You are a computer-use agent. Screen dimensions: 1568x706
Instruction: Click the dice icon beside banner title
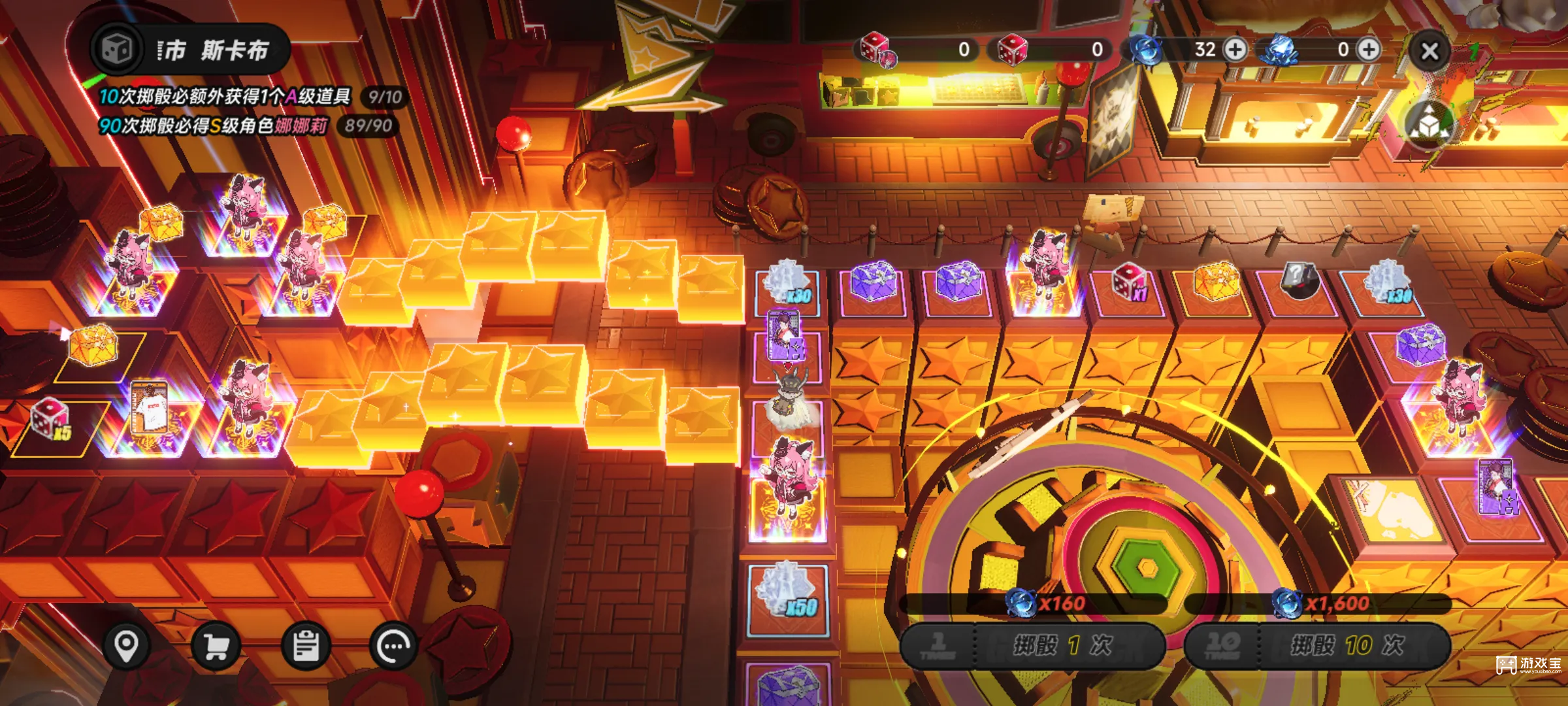click(117, 49)
